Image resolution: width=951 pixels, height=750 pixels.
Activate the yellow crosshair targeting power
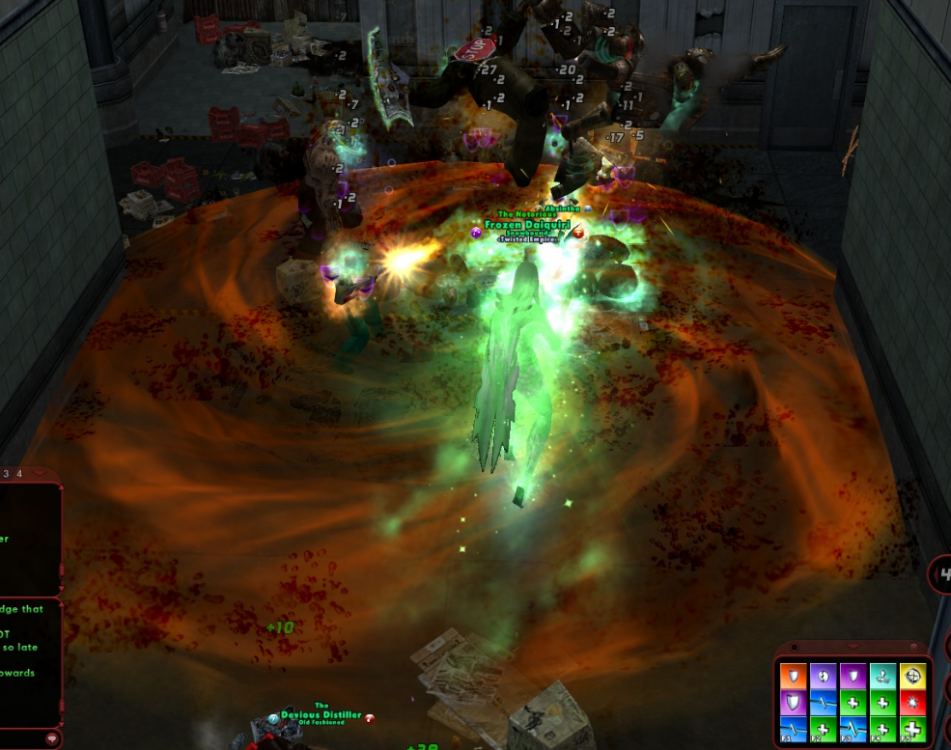912,677
